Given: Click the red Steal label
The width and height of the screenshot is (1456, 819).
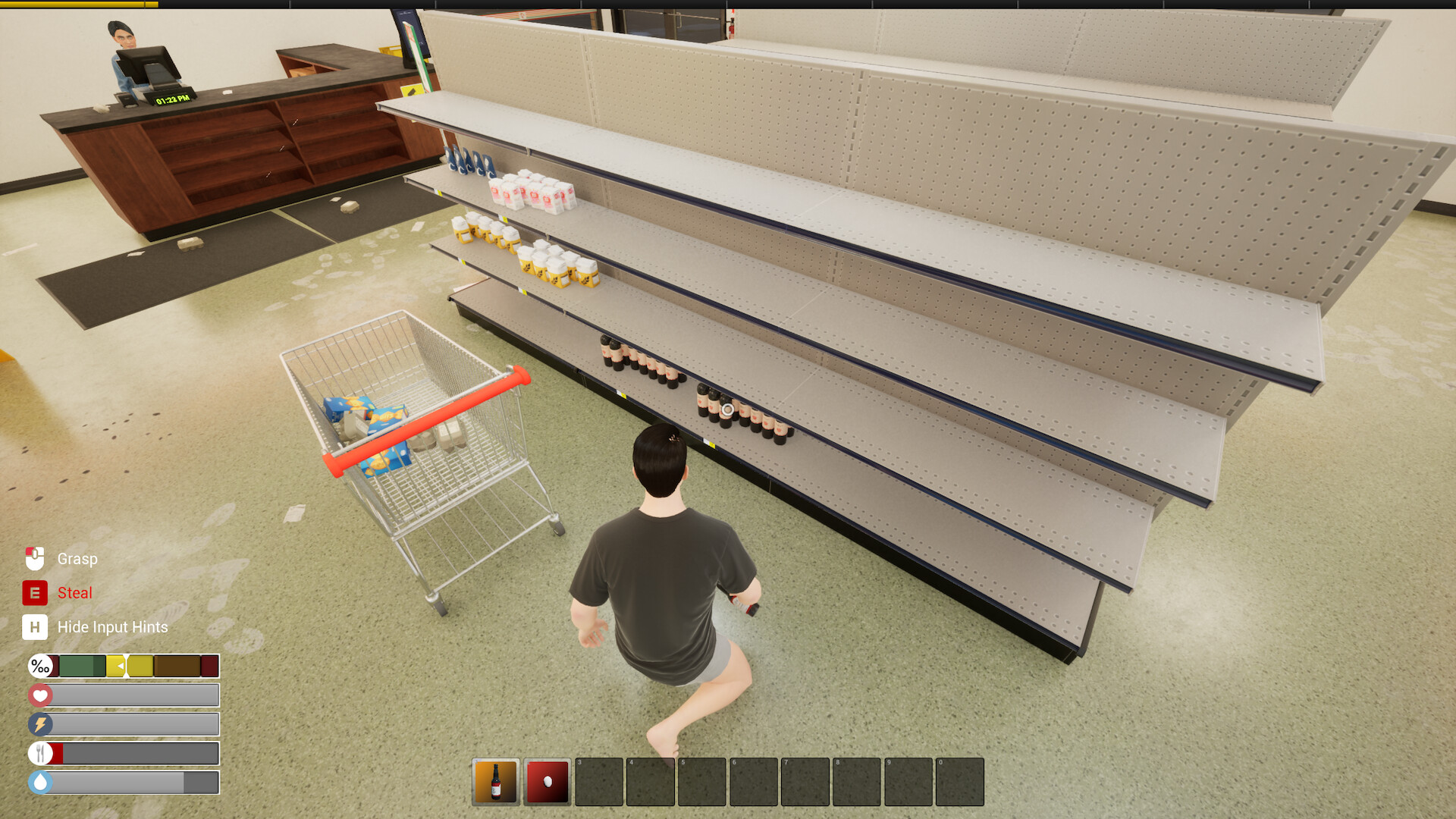Looking at the screenshot, I should pos(74,593).
